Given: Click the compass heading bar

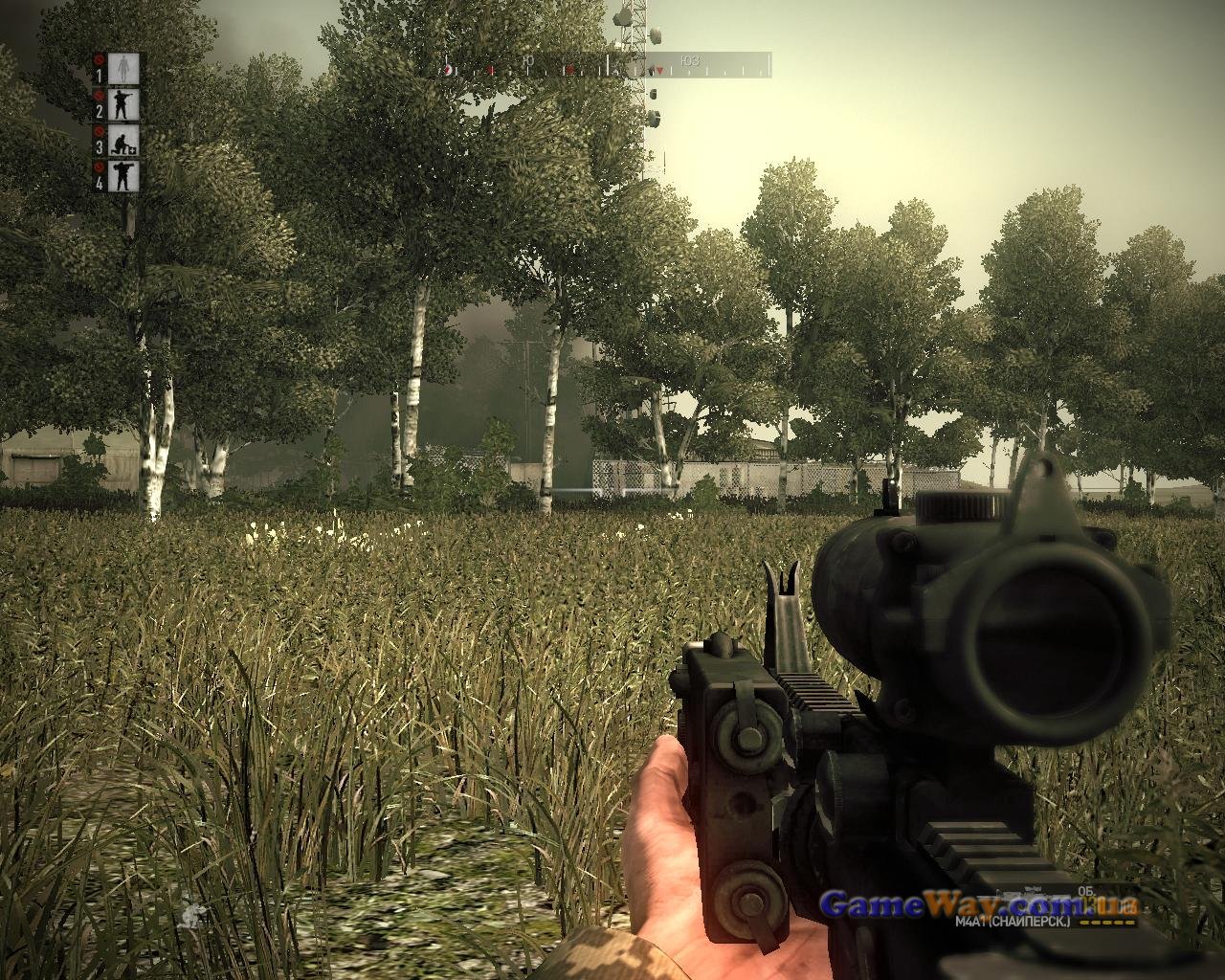Looking at the screenshot, I should pos(605,66).
